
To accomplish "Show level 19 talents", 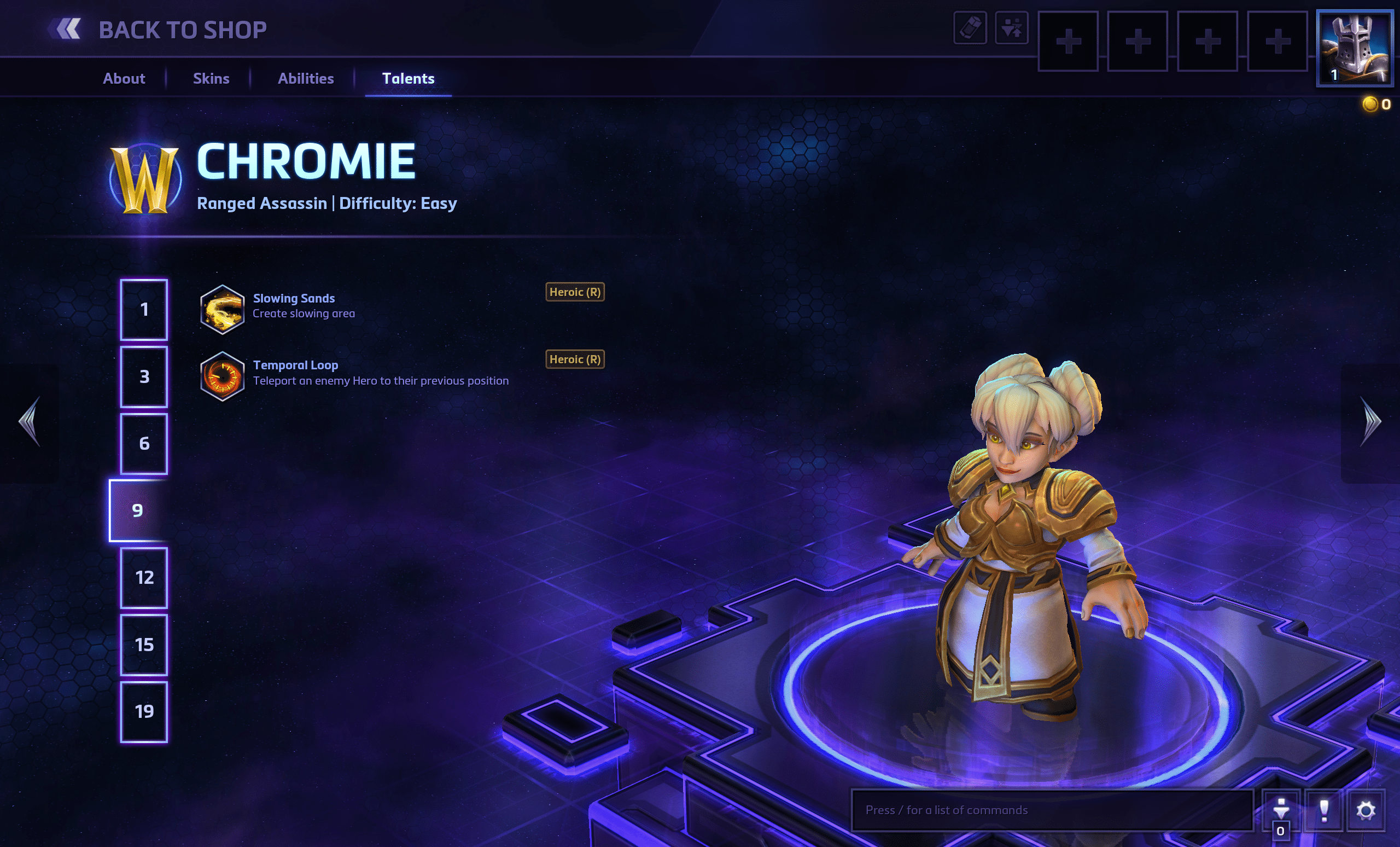I will click(x=144, y=712).
